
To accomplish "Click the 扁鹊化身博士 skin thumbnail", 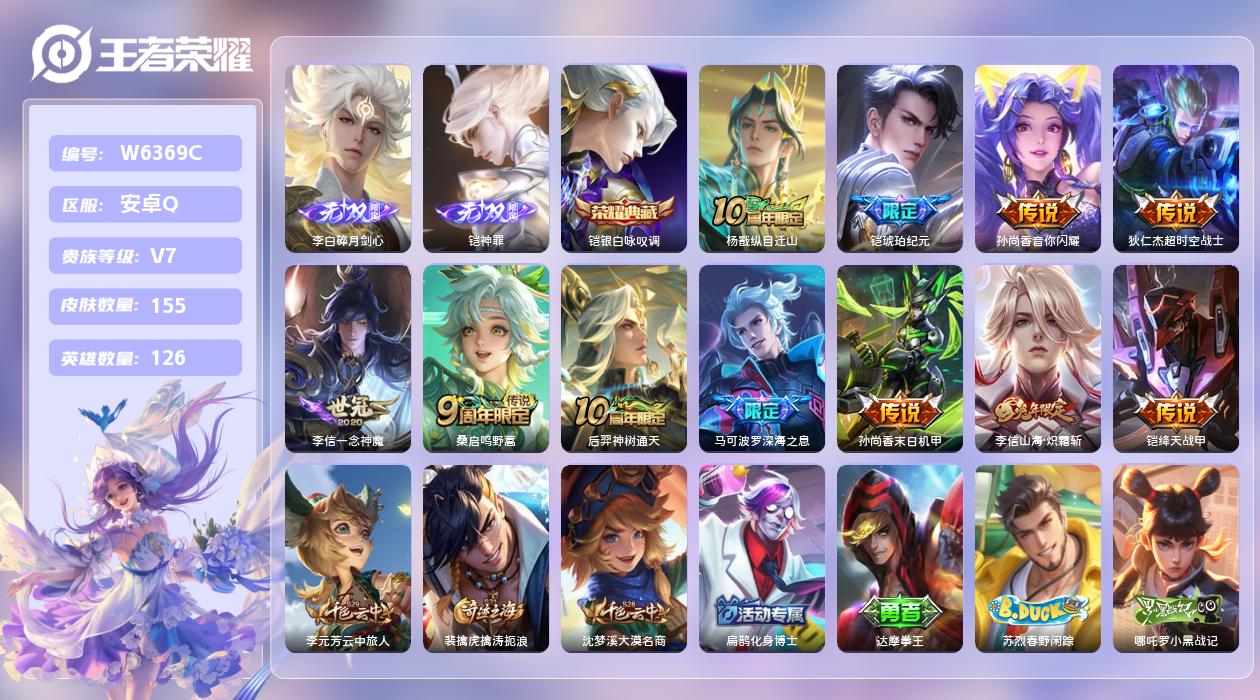I will tap(762, 558).
